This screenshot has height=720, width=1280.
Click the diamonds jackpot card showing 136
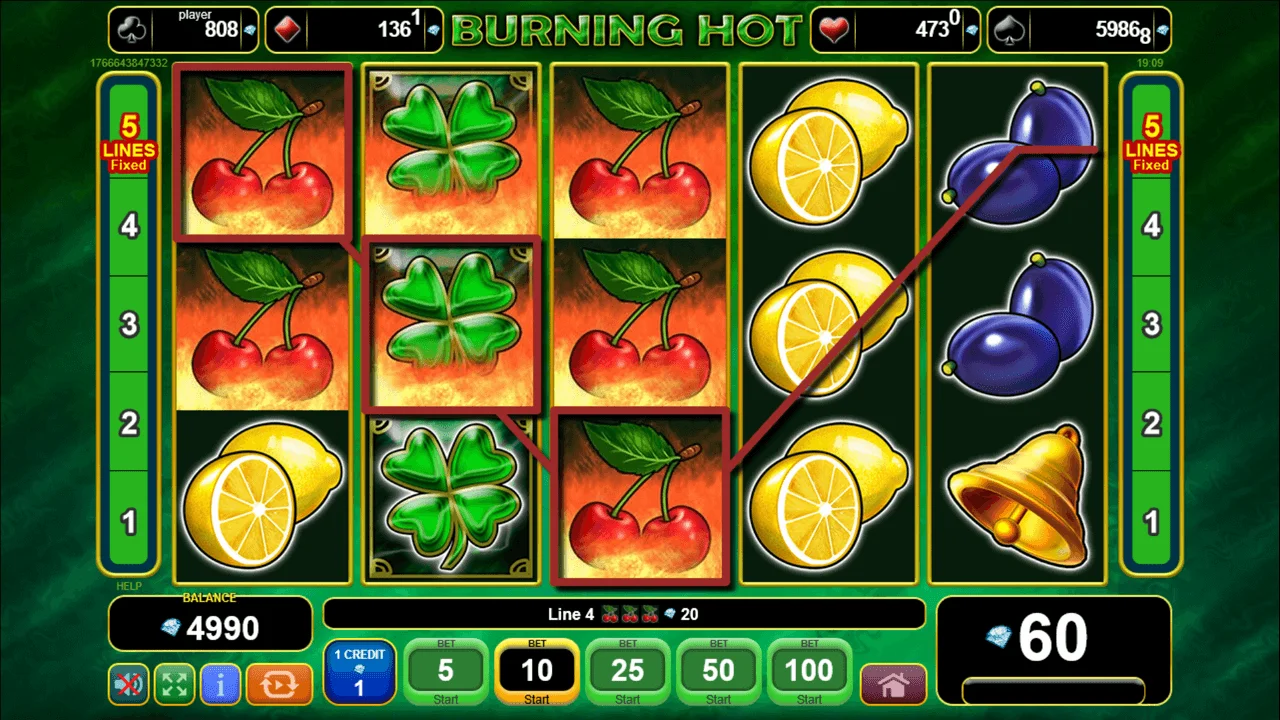354,29
